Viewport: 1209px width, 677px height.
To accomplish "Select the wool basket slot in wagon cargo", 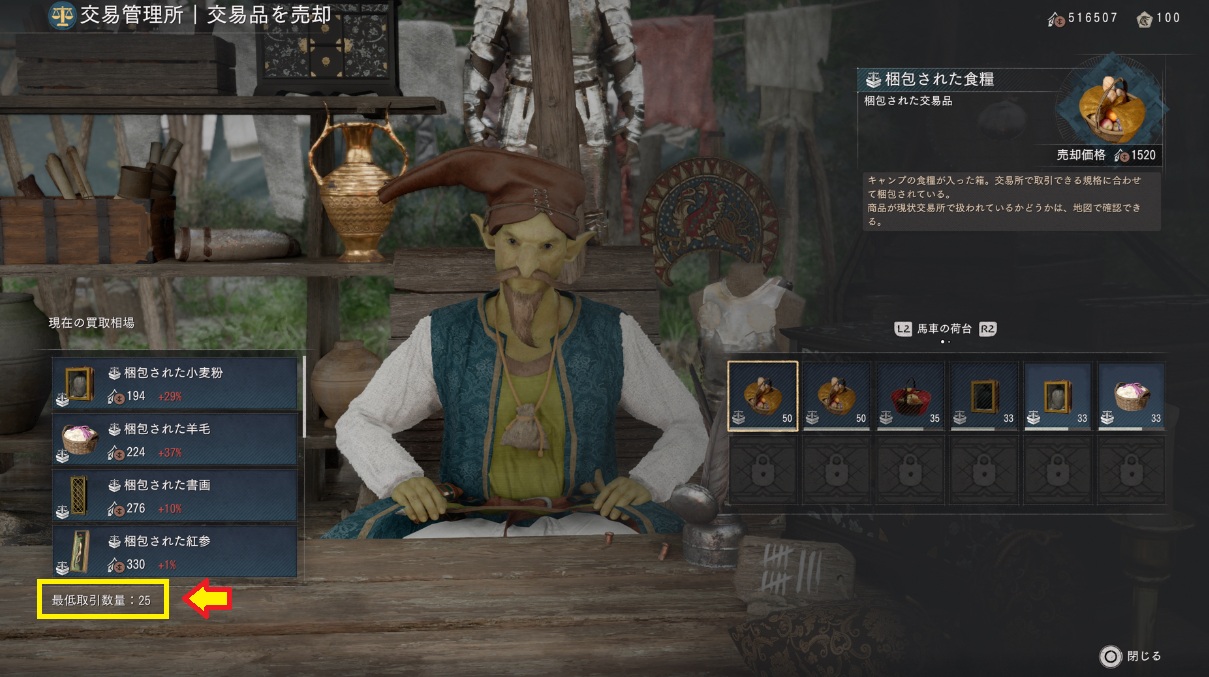I will [1131, 395].
